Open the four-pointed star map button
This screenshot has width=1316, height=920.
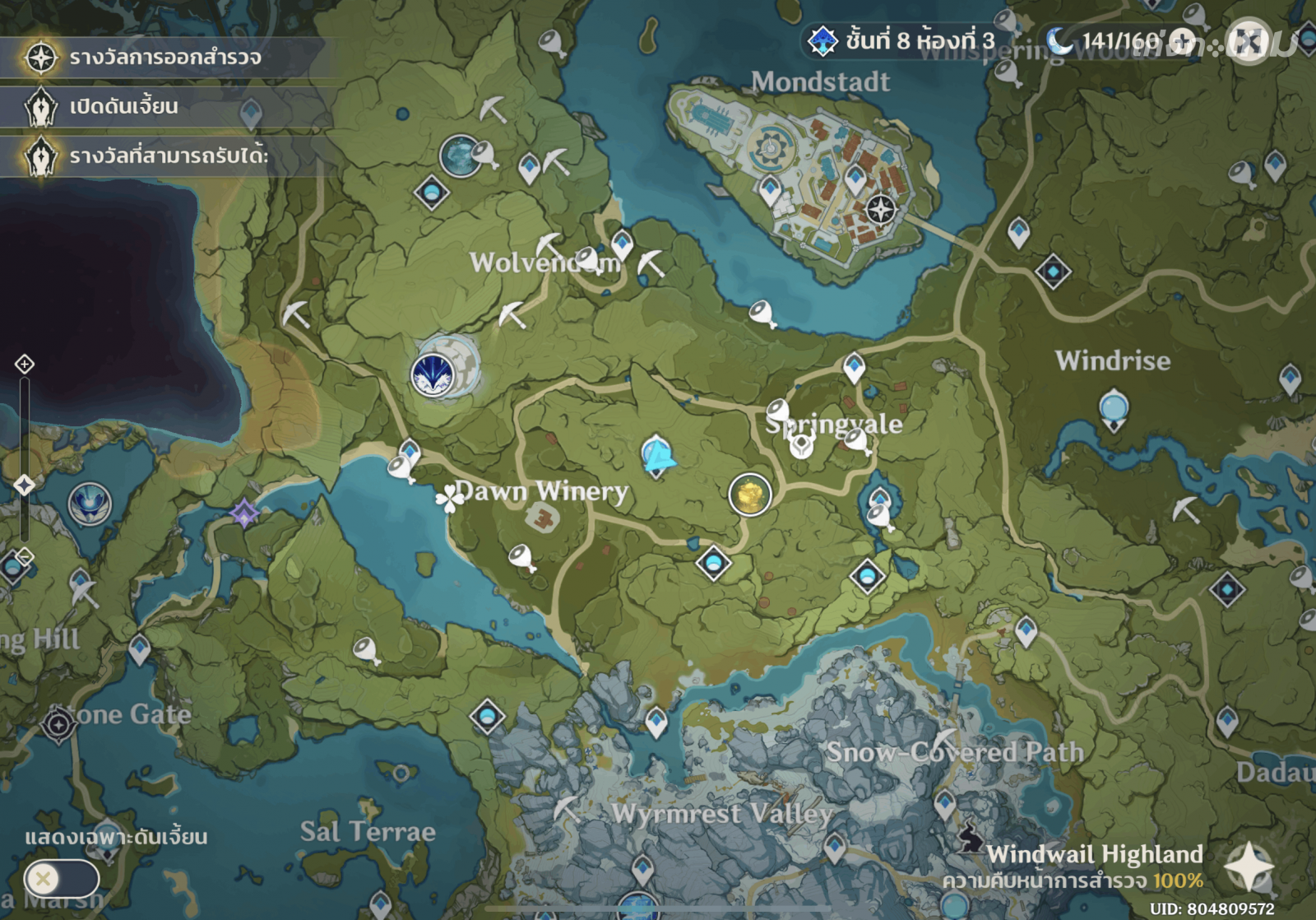coord(1249,866)
